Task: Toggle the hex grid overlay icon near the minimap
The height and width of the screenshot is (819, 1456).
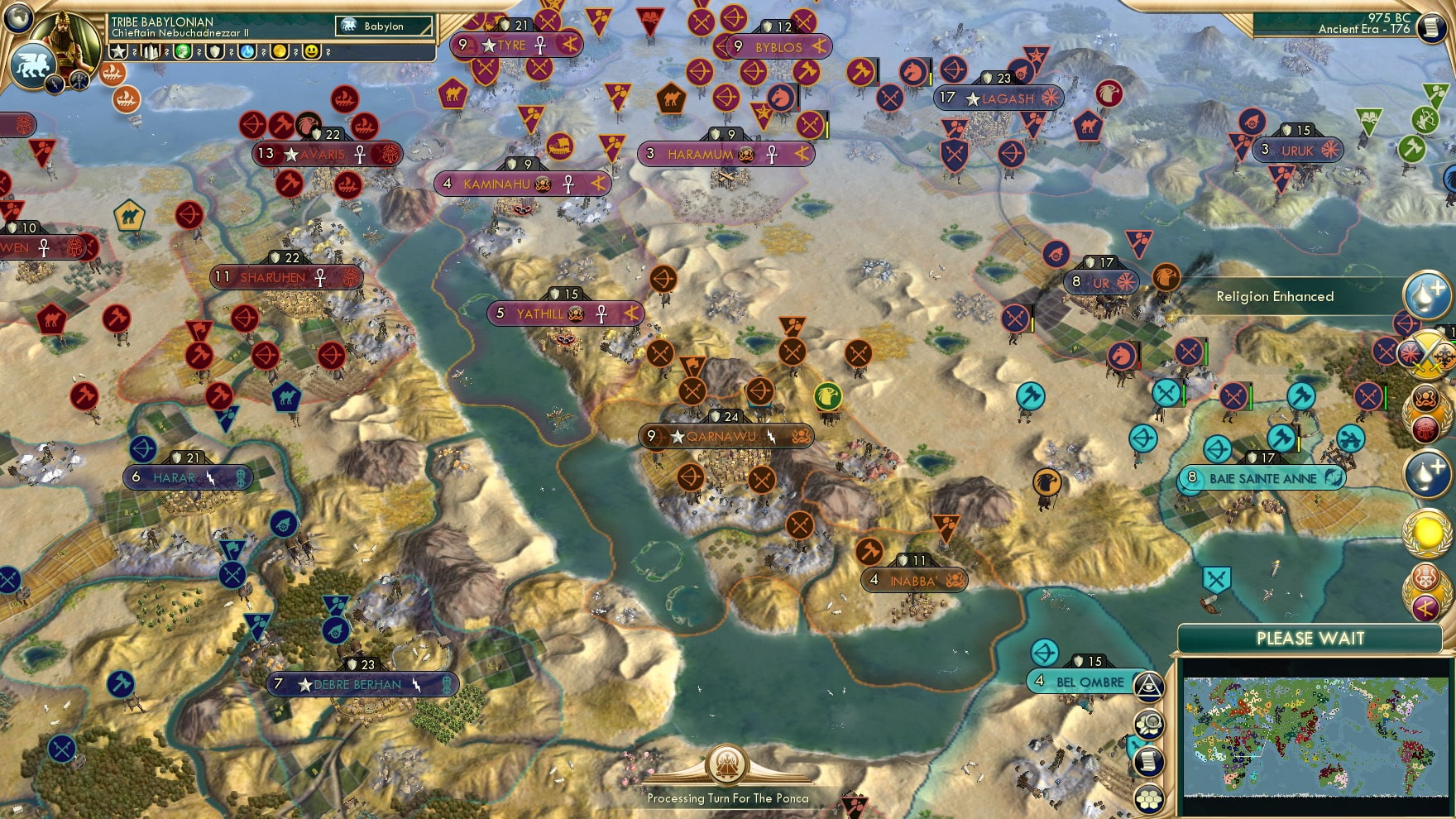Action: click(x=1148, y=799)
